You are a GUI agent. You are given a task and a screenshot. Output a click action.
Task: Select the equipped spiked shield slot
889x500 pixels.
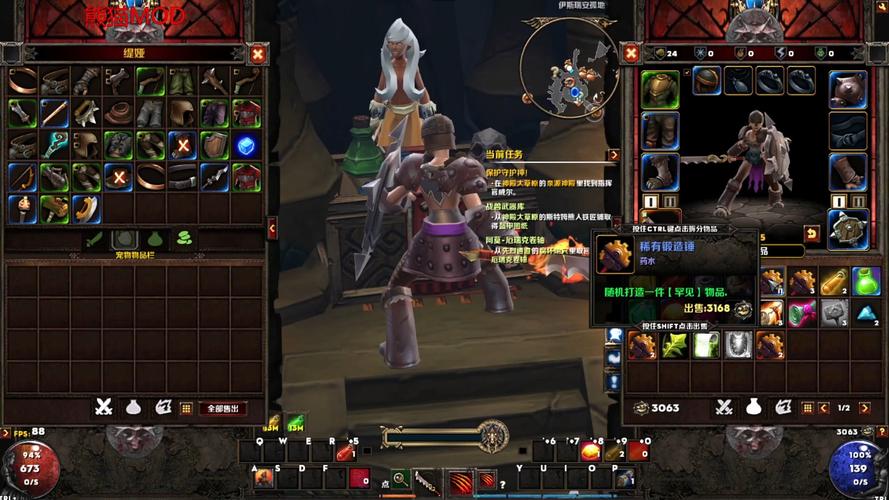point(848,229)
